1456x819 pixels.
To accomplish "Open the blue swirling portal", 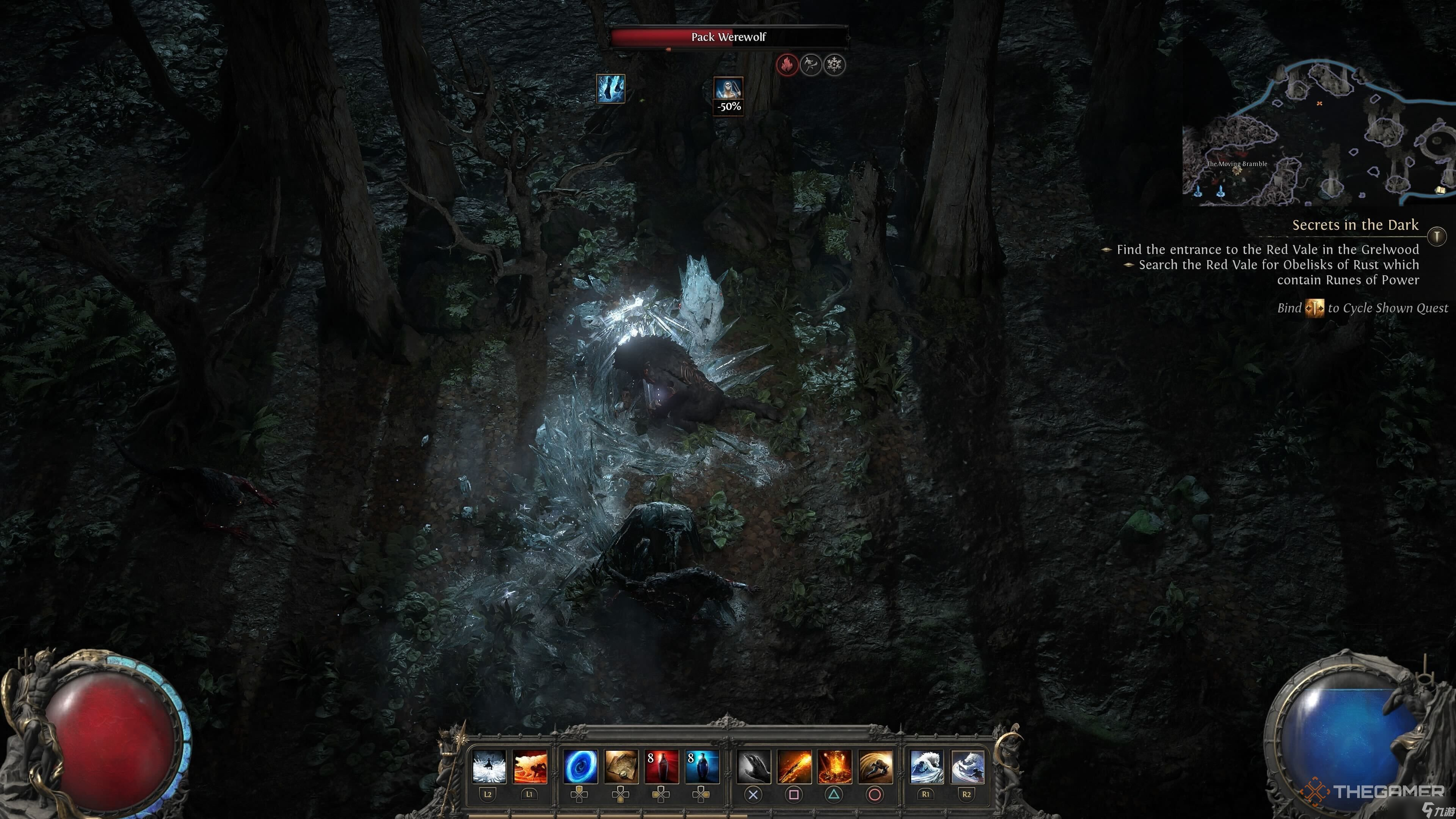I will pyautogui.click(x=581, y=766).
